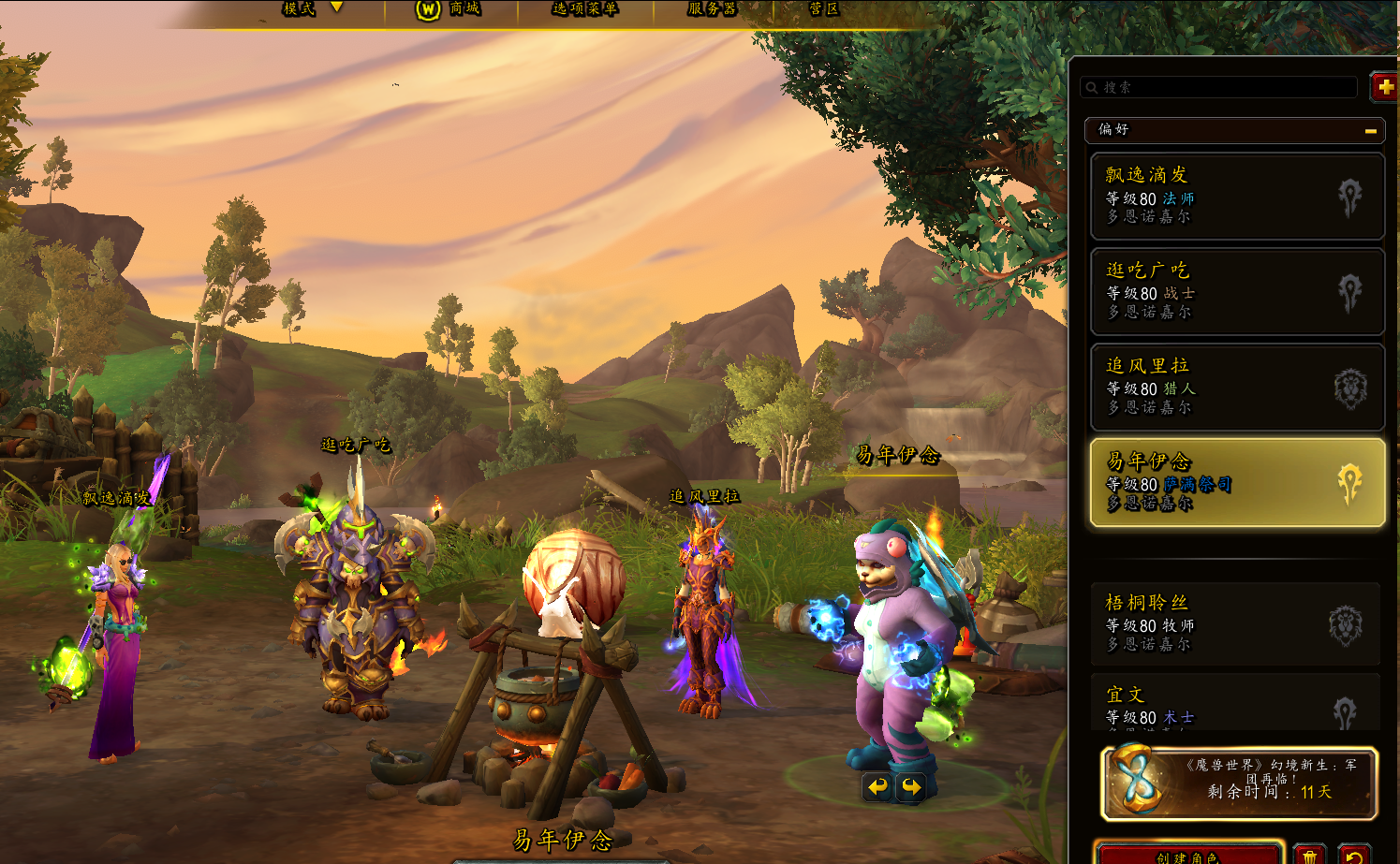The height and width of the screenshot is (864, 1400).
Task: Open the 商城 shop
Action: coord(449,8)
